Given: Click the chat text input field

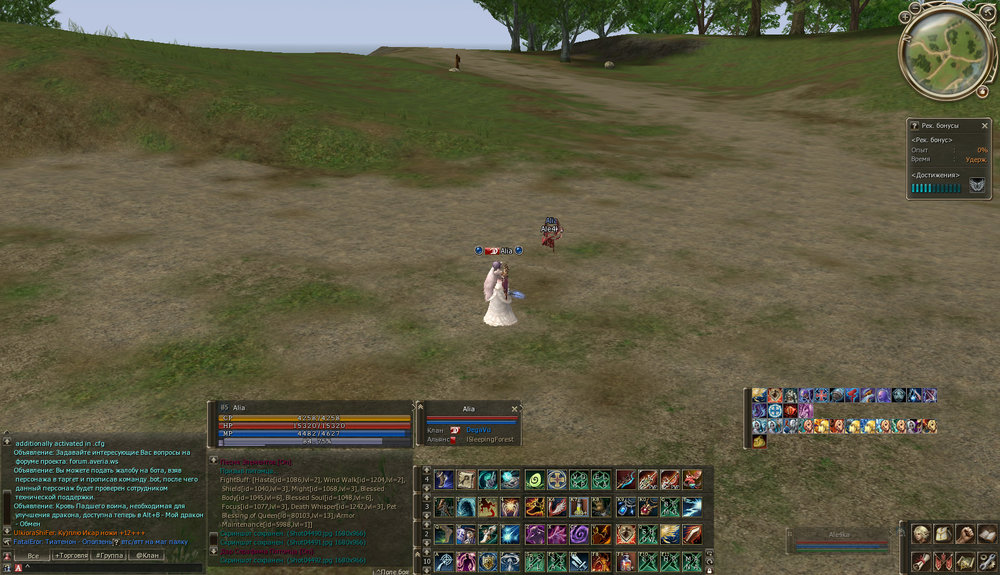Looking at the screenshot, I should tap(110, 568).
